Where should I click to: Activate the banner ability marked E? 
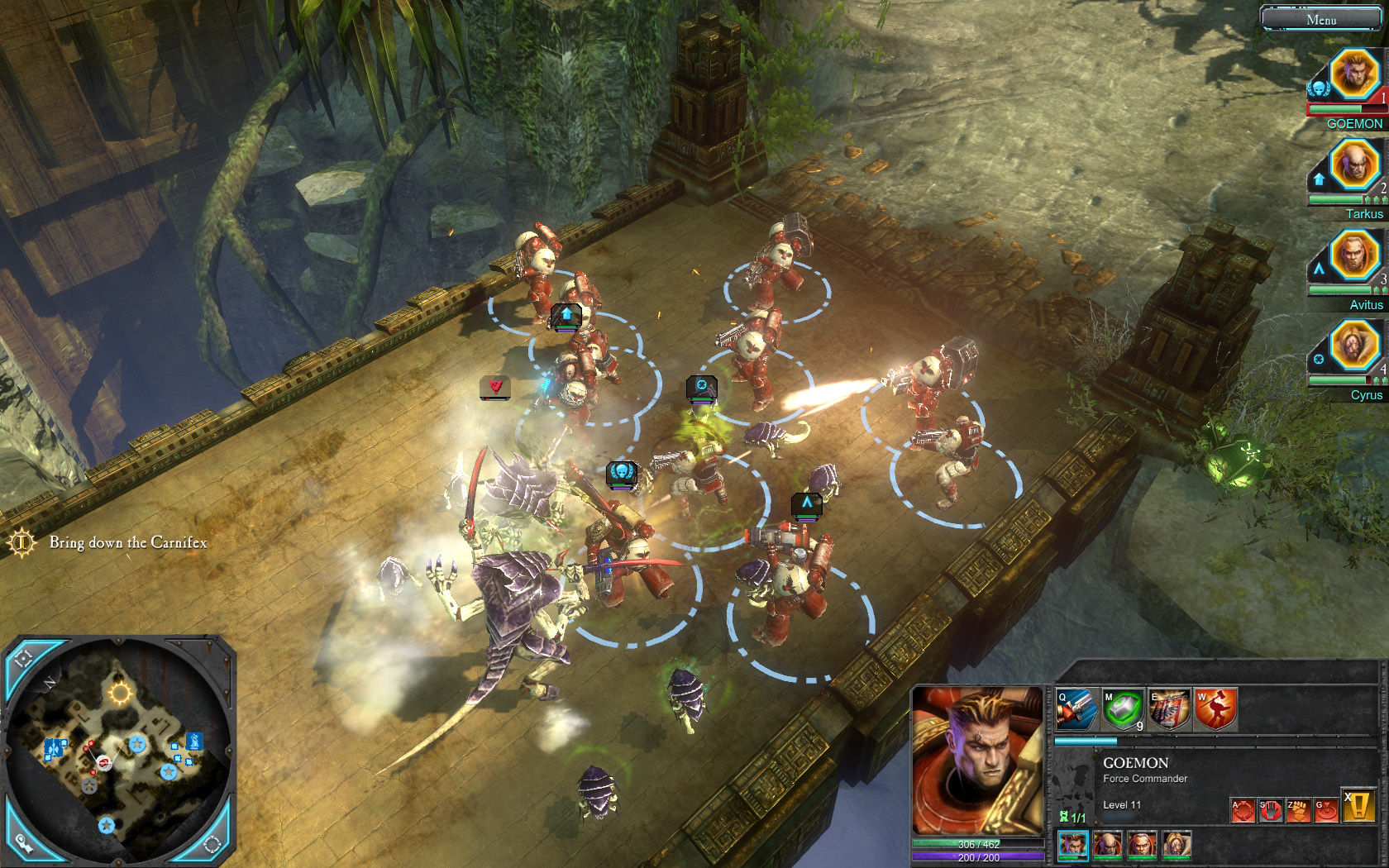click(x=1169, y=709)
